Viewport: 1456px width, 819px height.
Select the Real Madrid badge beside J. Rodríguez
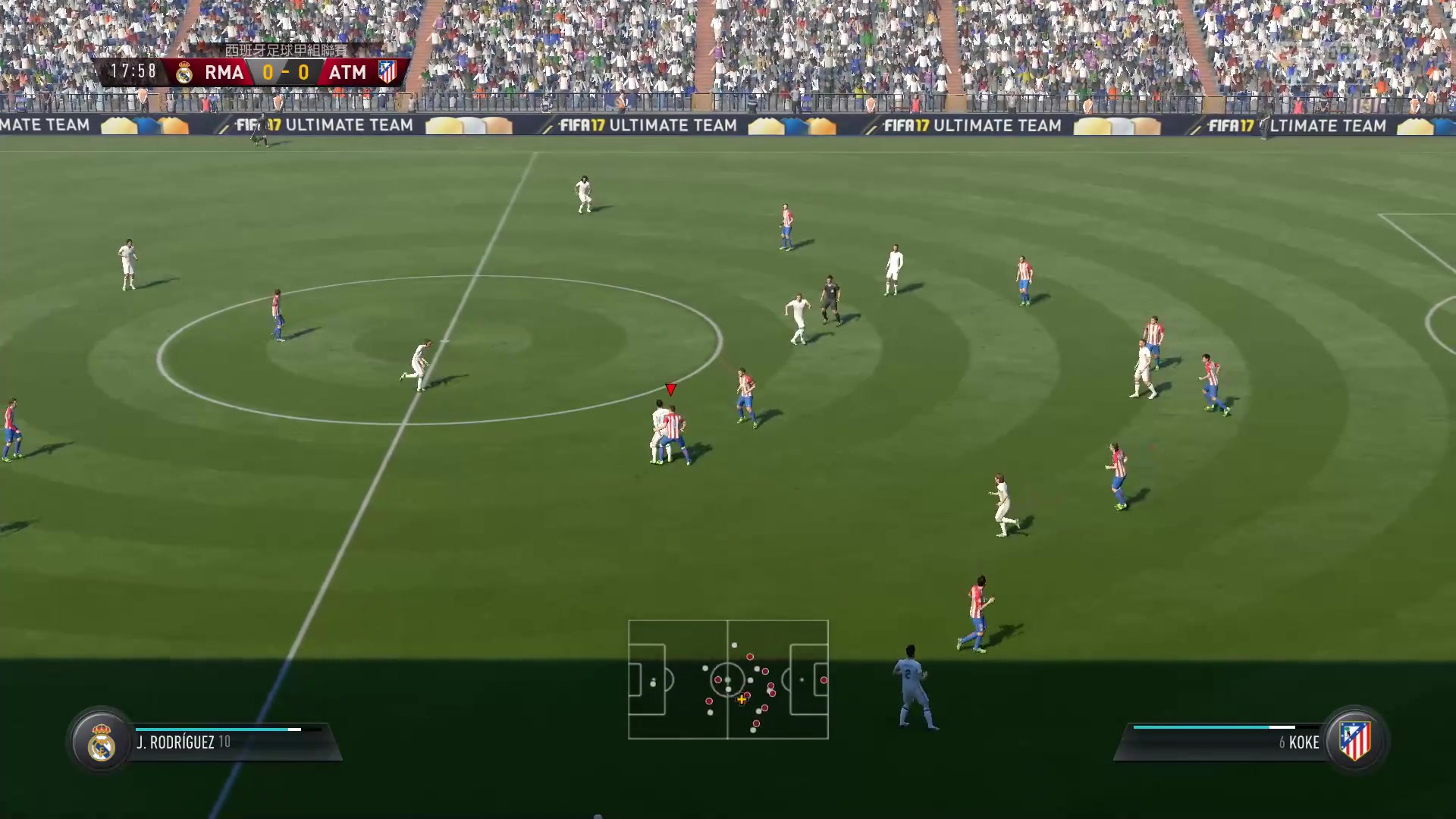[102, 742]
